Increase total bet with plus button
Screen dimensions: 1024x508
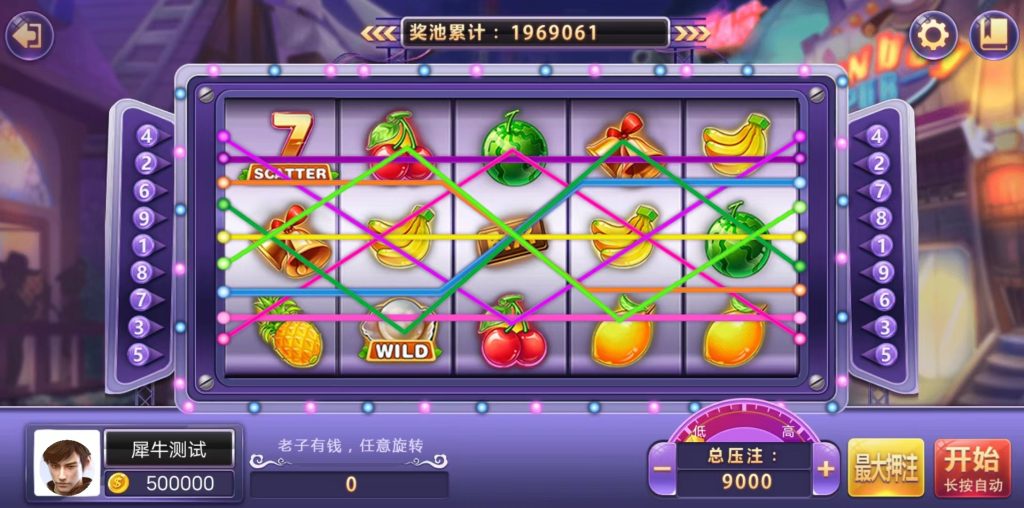pos(826,469)
